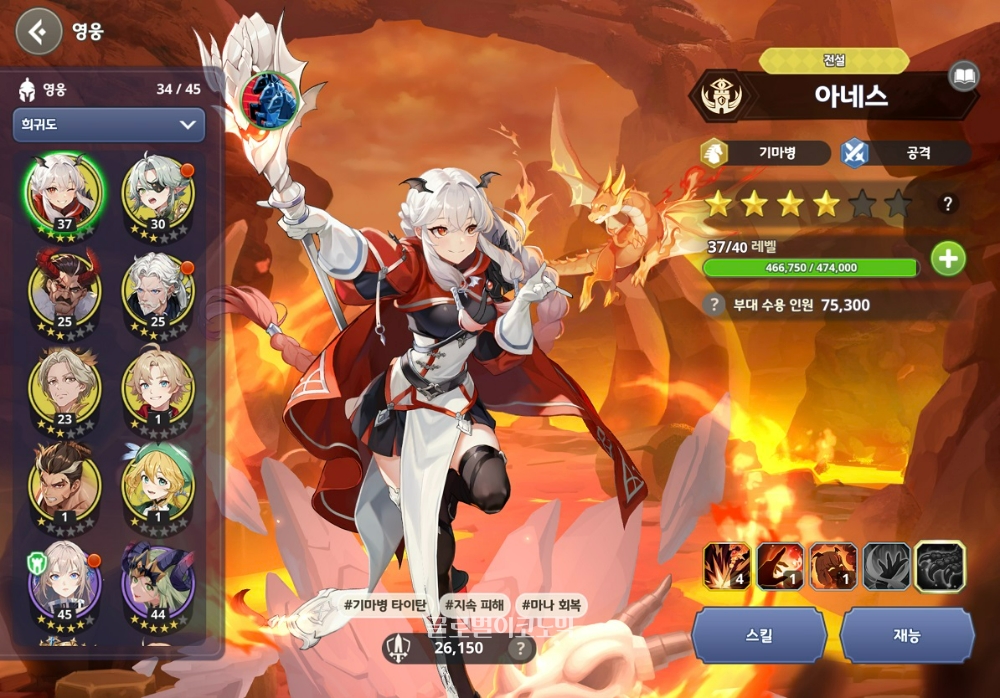Tap the #기마병 타이탄 tag
1000x698 pixels.
pyautogui.click(x=385, y=605)
